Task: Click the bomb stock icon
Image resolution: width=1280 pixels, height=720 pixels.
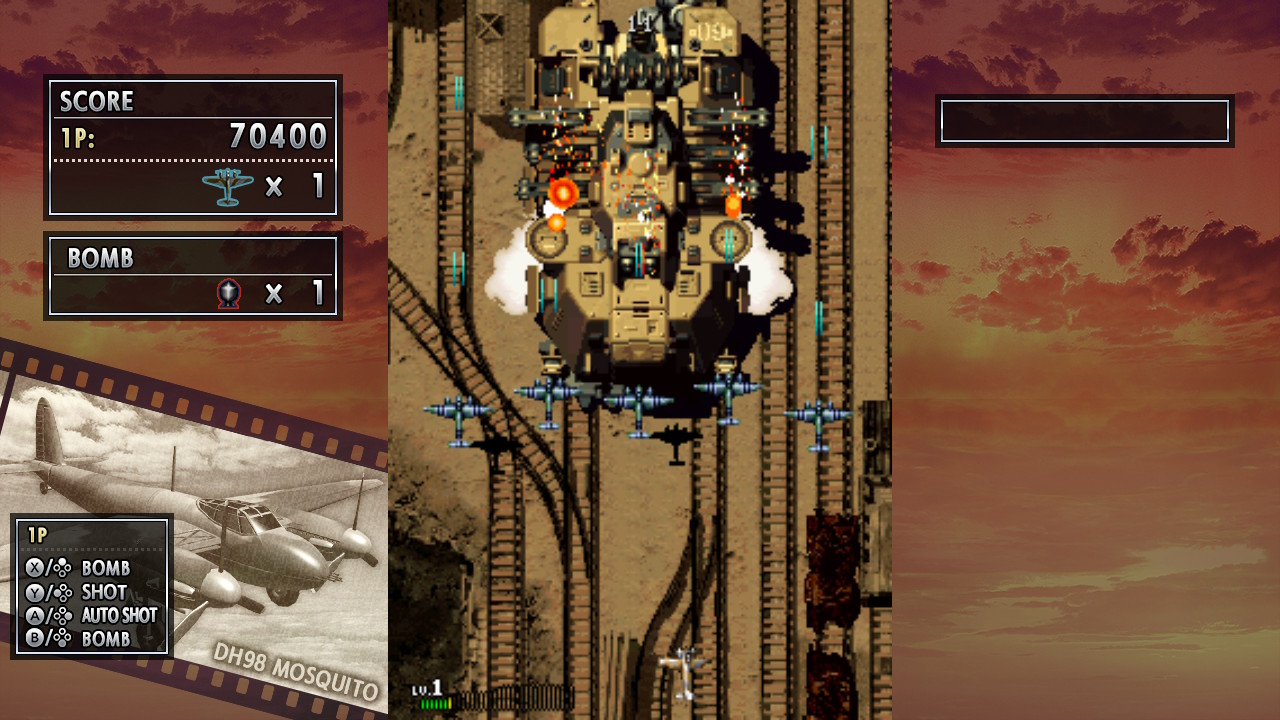Action: click(x=231, y=293)
